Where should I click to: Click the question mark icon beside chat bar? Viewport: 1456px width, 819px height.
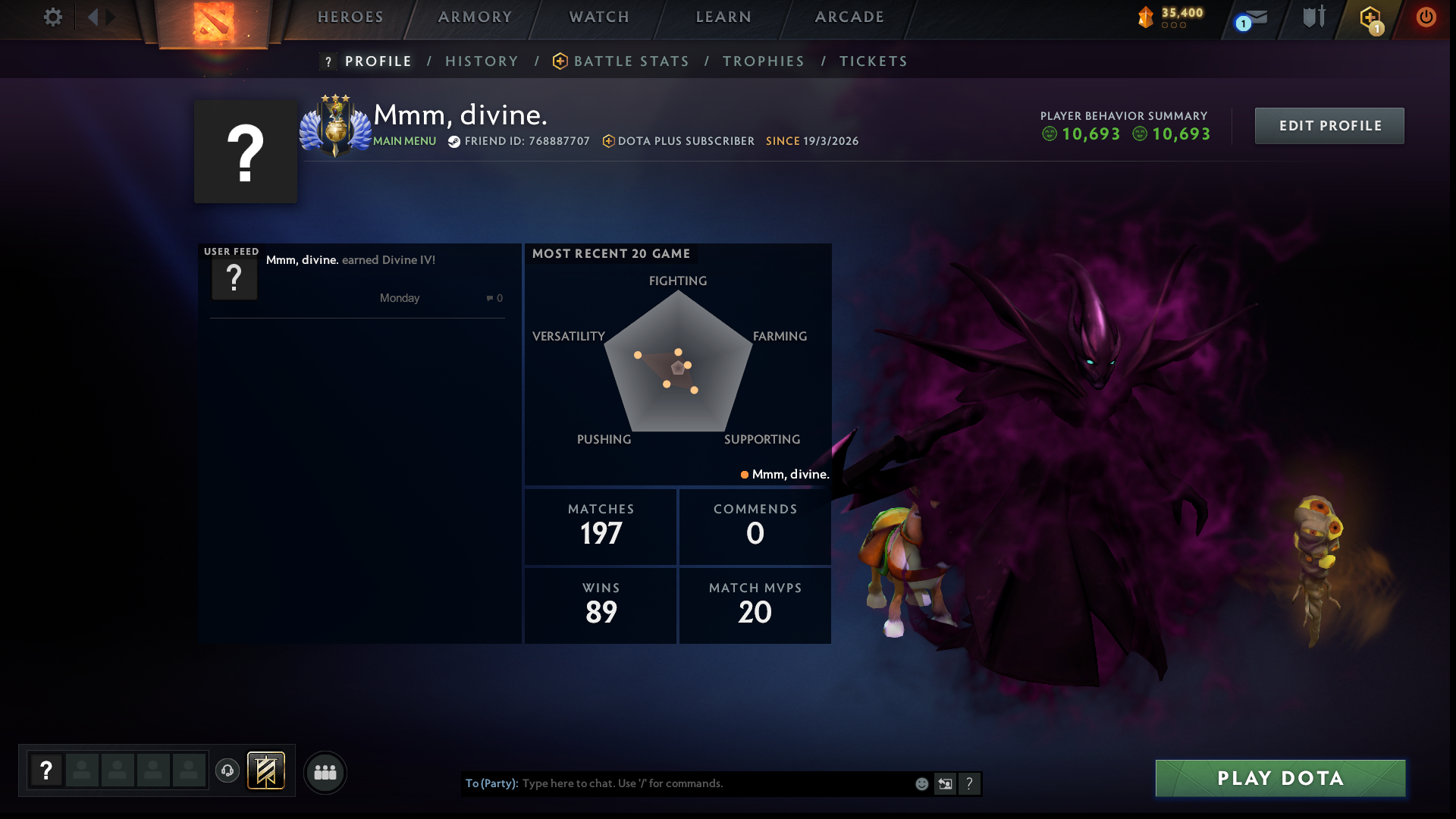tap(971, 783)
